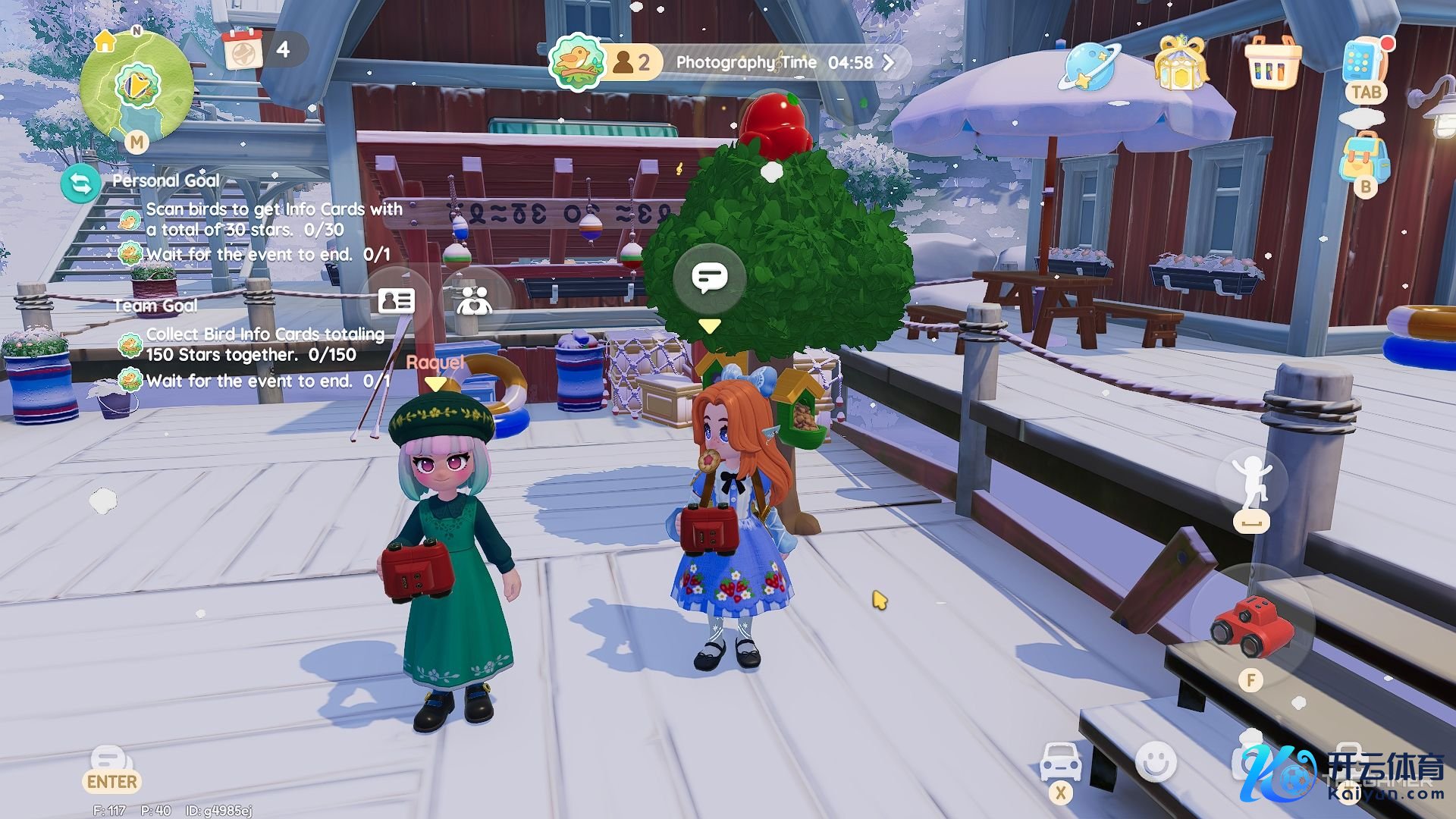The height and width of the screenshot is (819, 1456).
Task: Expand the Photography Time arrow
Action: pos(889,62)
